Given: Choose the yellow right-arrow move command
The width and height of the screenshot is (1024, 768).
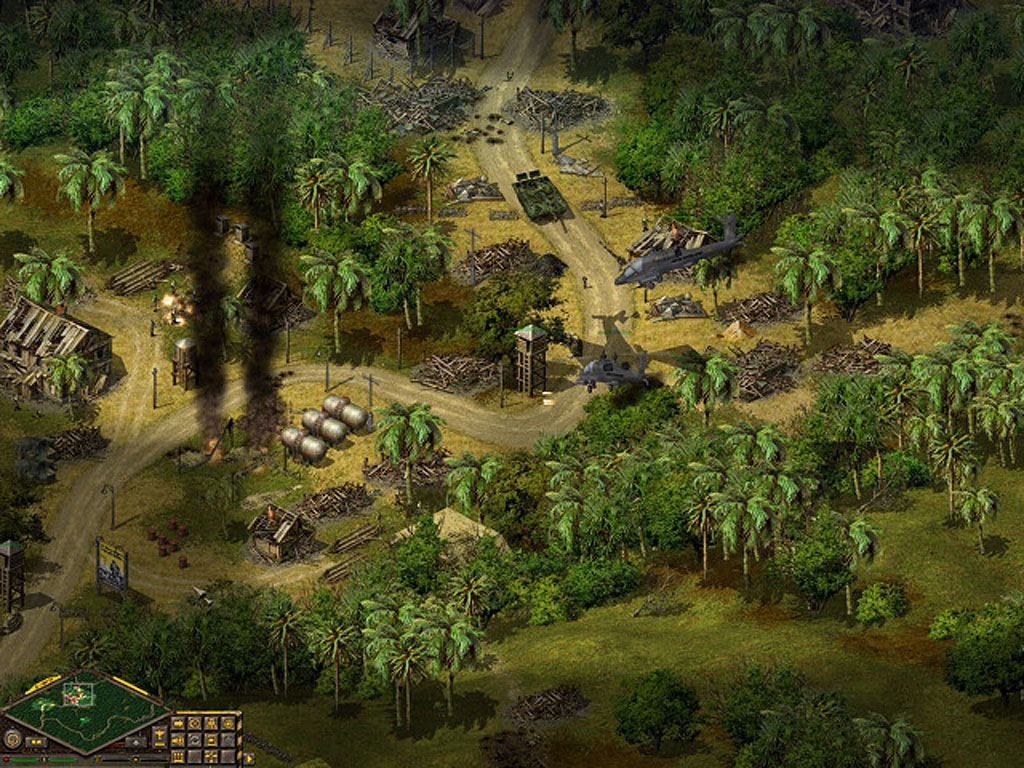Looking at the screenshot, I should 178,723.
